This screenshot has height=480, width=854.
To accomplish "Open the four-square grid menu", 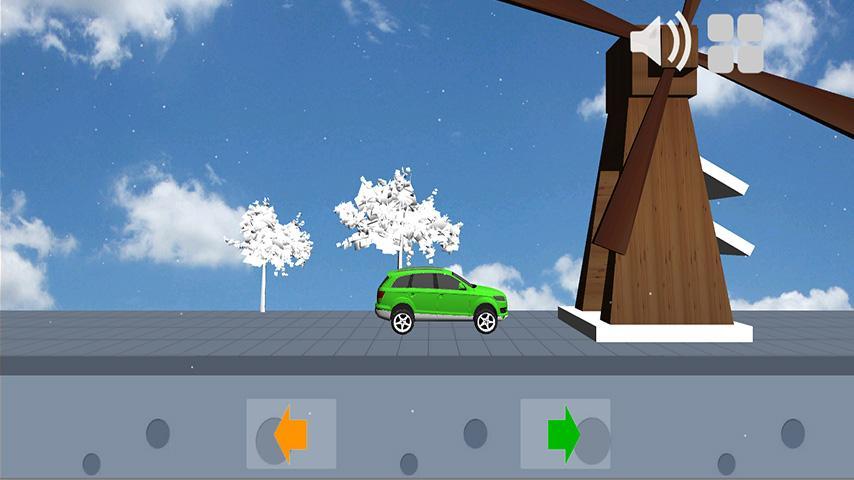I will 735,43.
